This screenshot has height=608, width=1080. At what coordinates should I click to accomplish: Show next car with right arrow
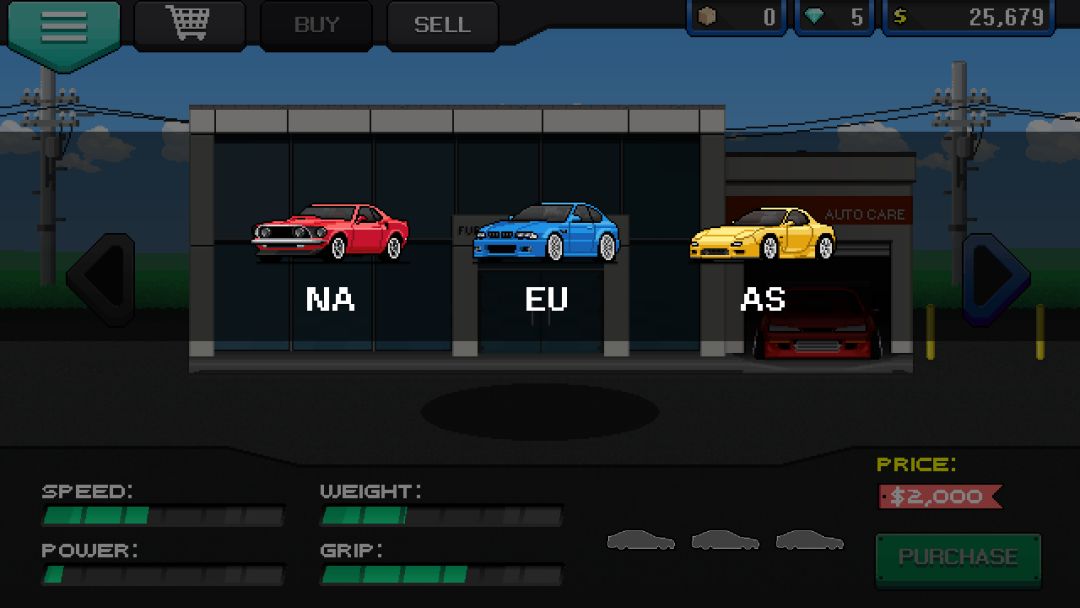tap(995, 278)
